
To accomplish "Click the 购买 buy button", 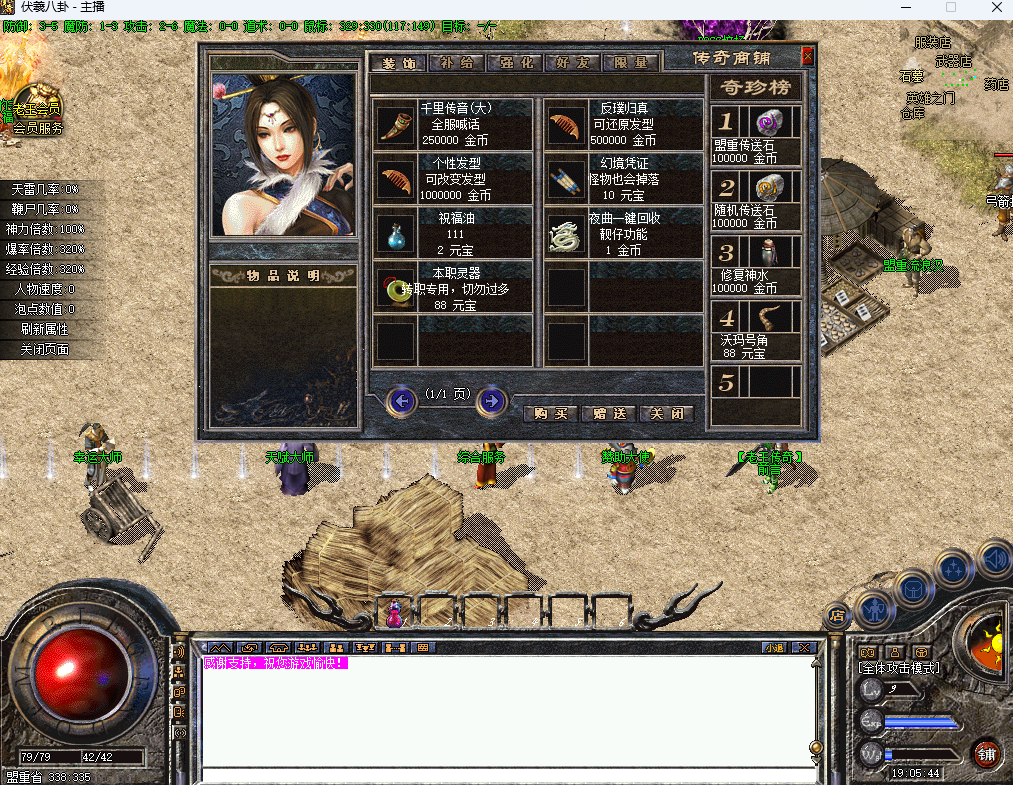I will click(550, 413).
